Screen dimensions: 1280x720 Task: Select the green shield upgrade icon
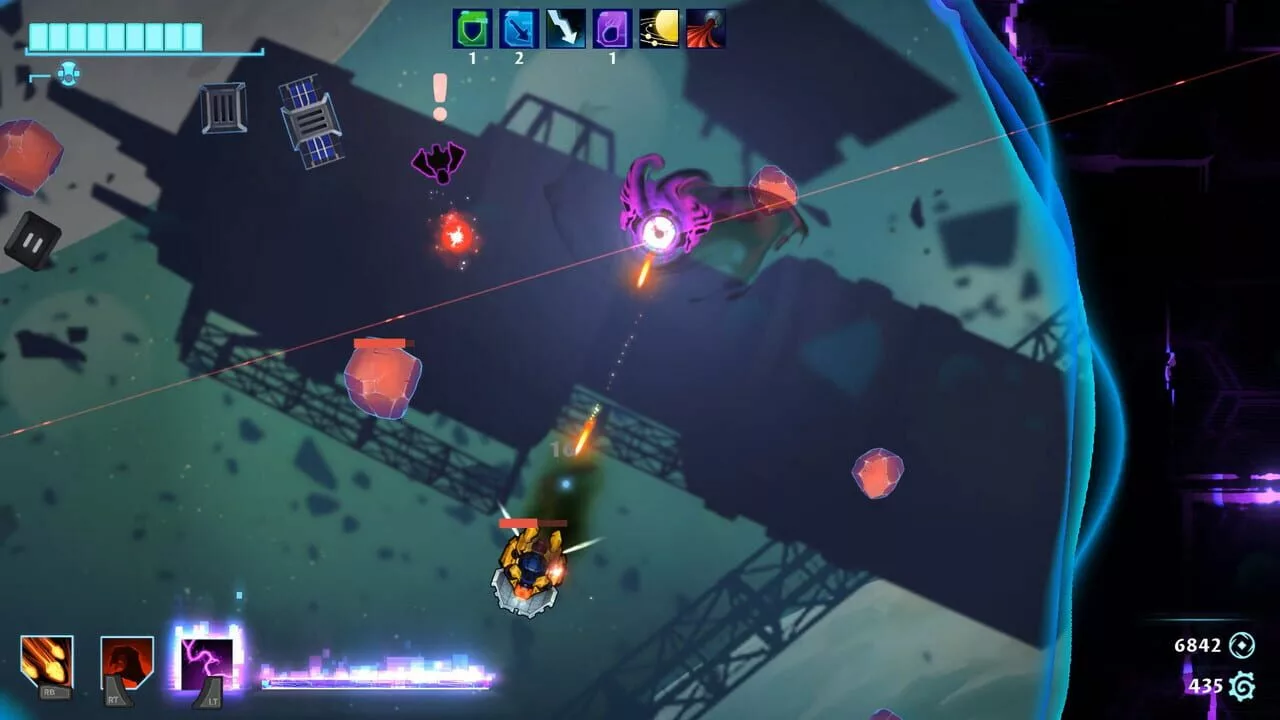pos(472,29)
